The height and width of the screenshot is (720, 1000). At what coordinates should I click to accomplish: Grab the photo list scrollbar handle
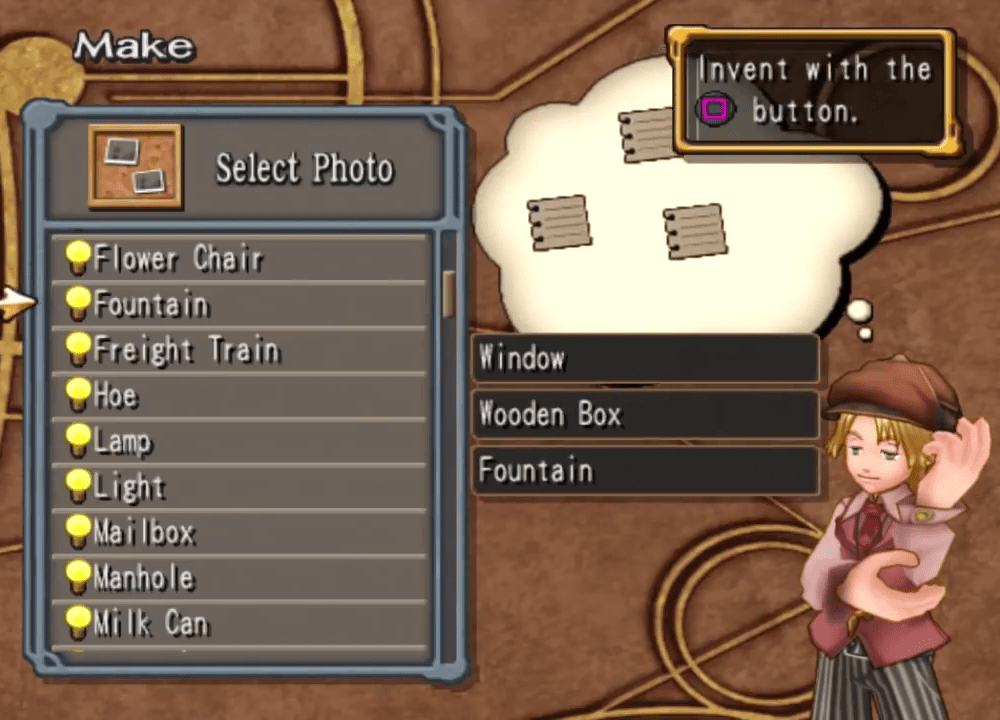click(449, 292)
